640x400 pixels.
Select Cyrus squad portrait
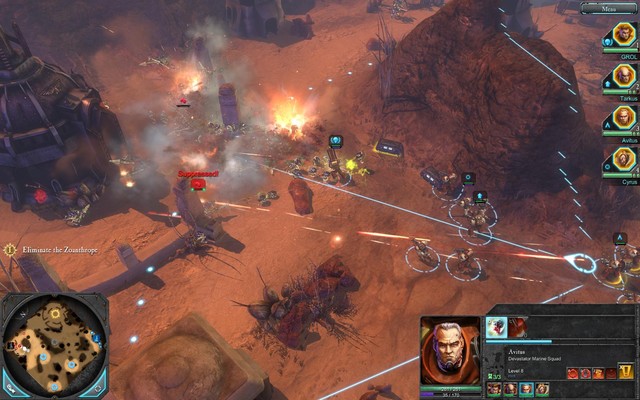624,160
